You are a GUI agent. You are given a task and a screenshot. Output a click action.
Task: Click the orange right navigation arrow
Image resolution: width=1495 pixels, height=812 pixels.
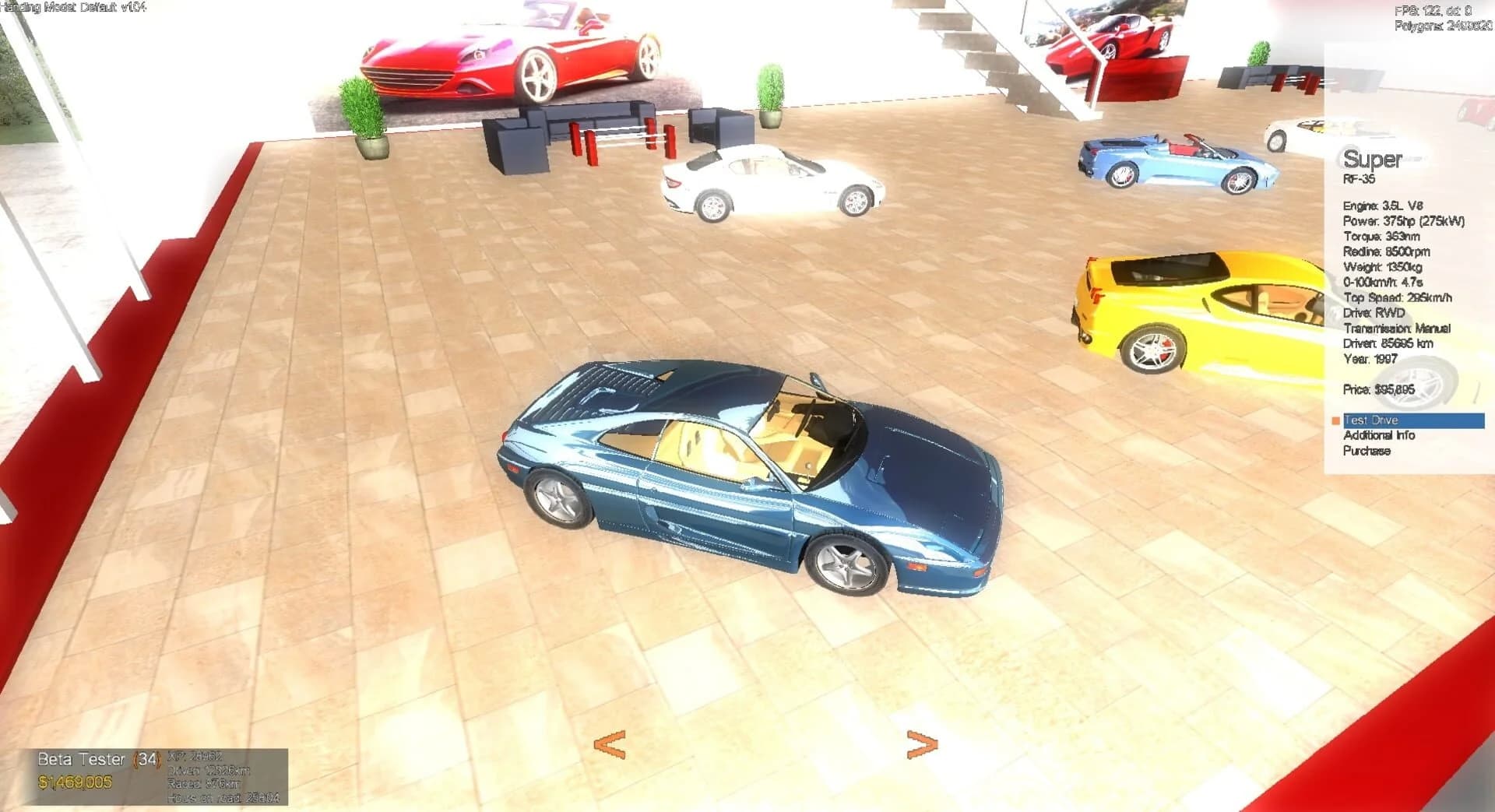[921, 745]
